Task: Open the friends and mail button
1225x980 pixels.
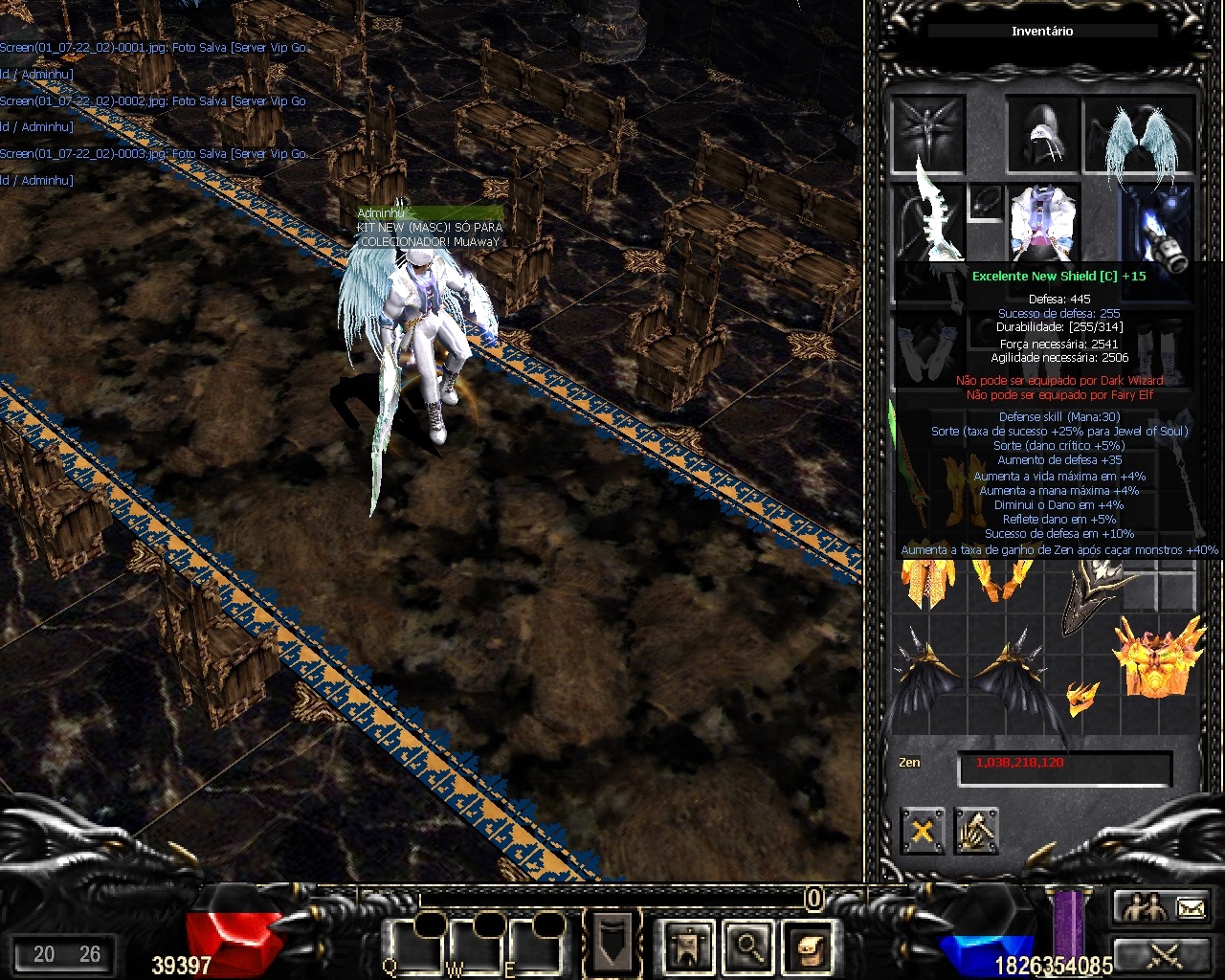Action: (x=1164, y=906)
